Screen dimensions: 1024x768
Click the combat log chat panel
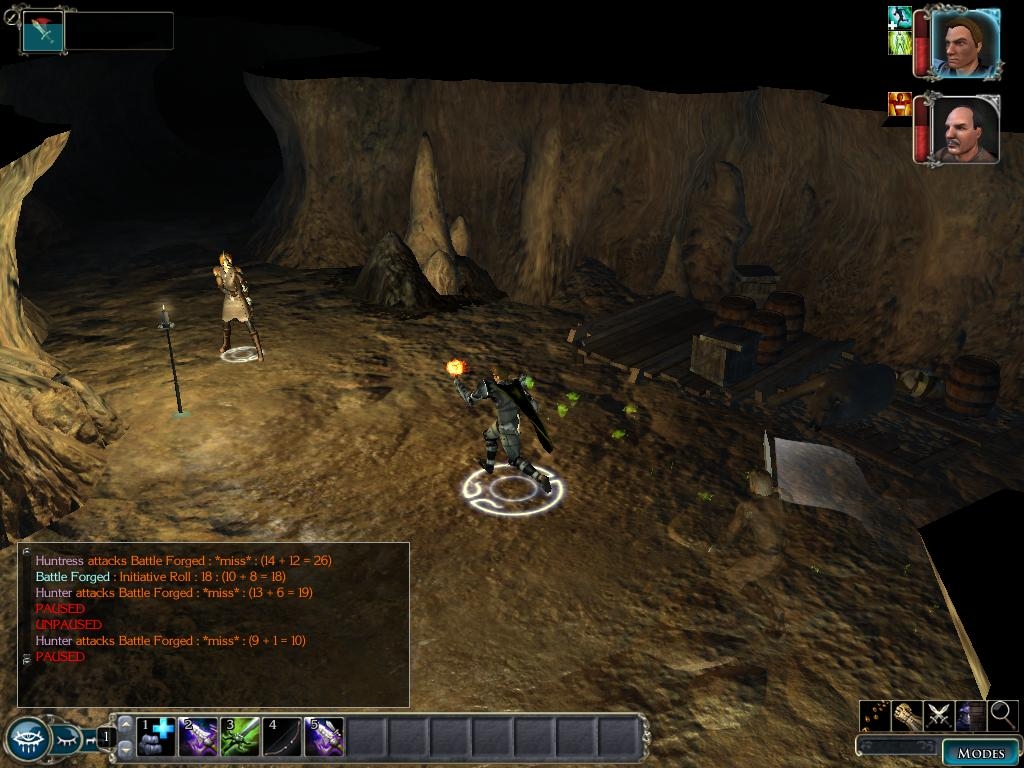tap(213, 624)
